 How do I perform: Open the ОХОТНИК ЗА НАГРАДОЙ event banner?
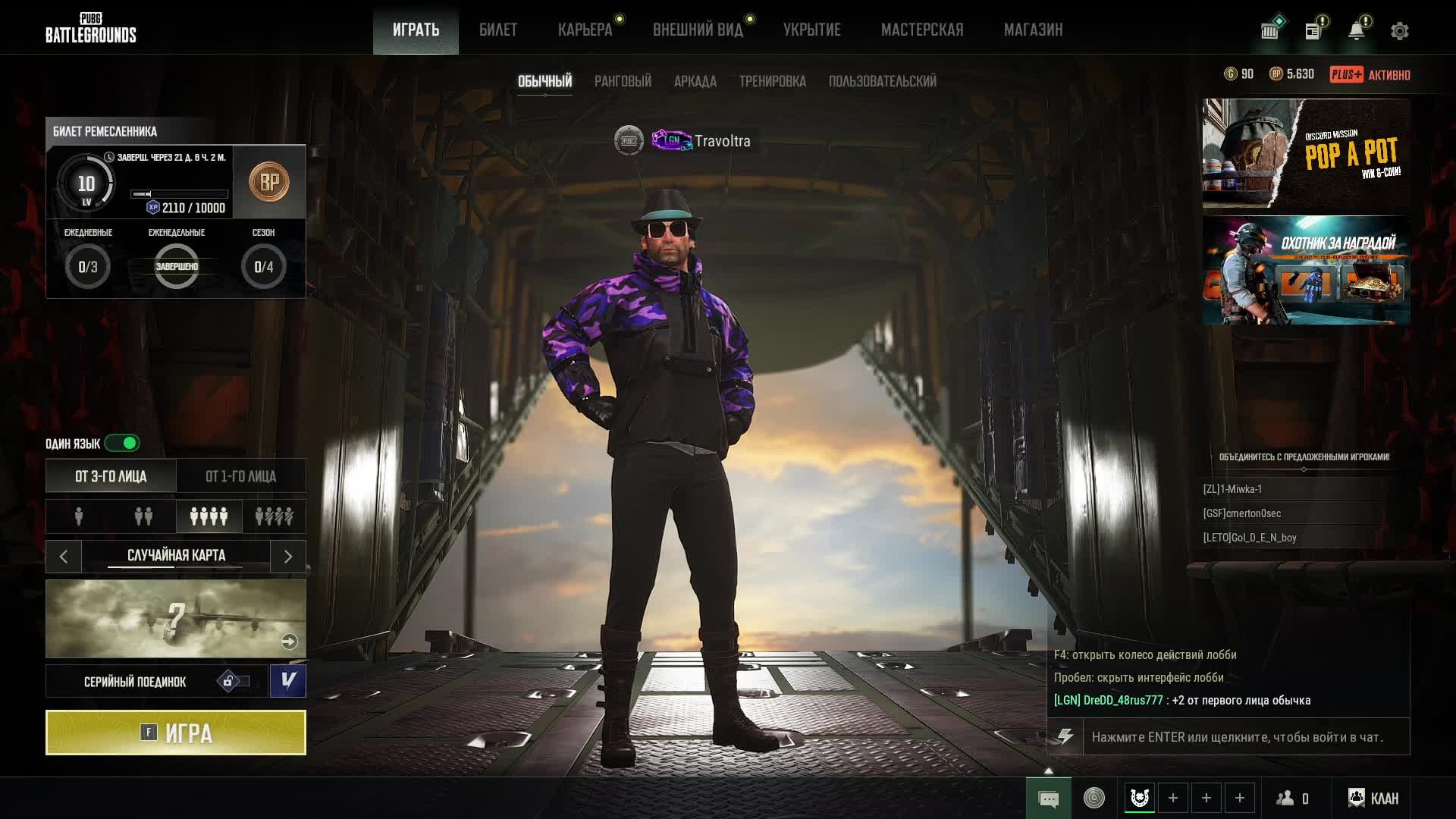(x=1306, y=270)
